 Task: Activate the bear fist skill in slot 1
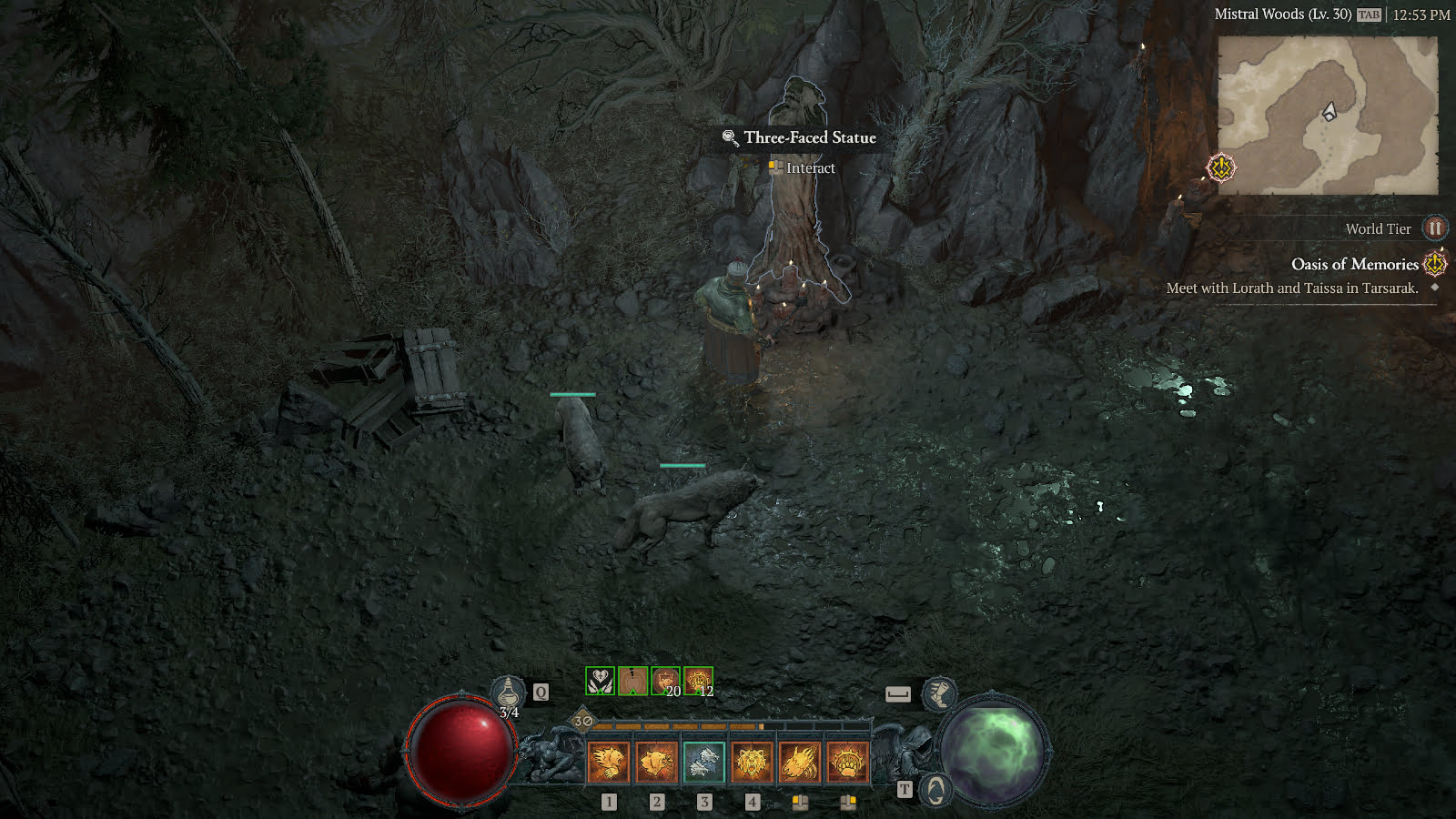(x=608, y=762)
